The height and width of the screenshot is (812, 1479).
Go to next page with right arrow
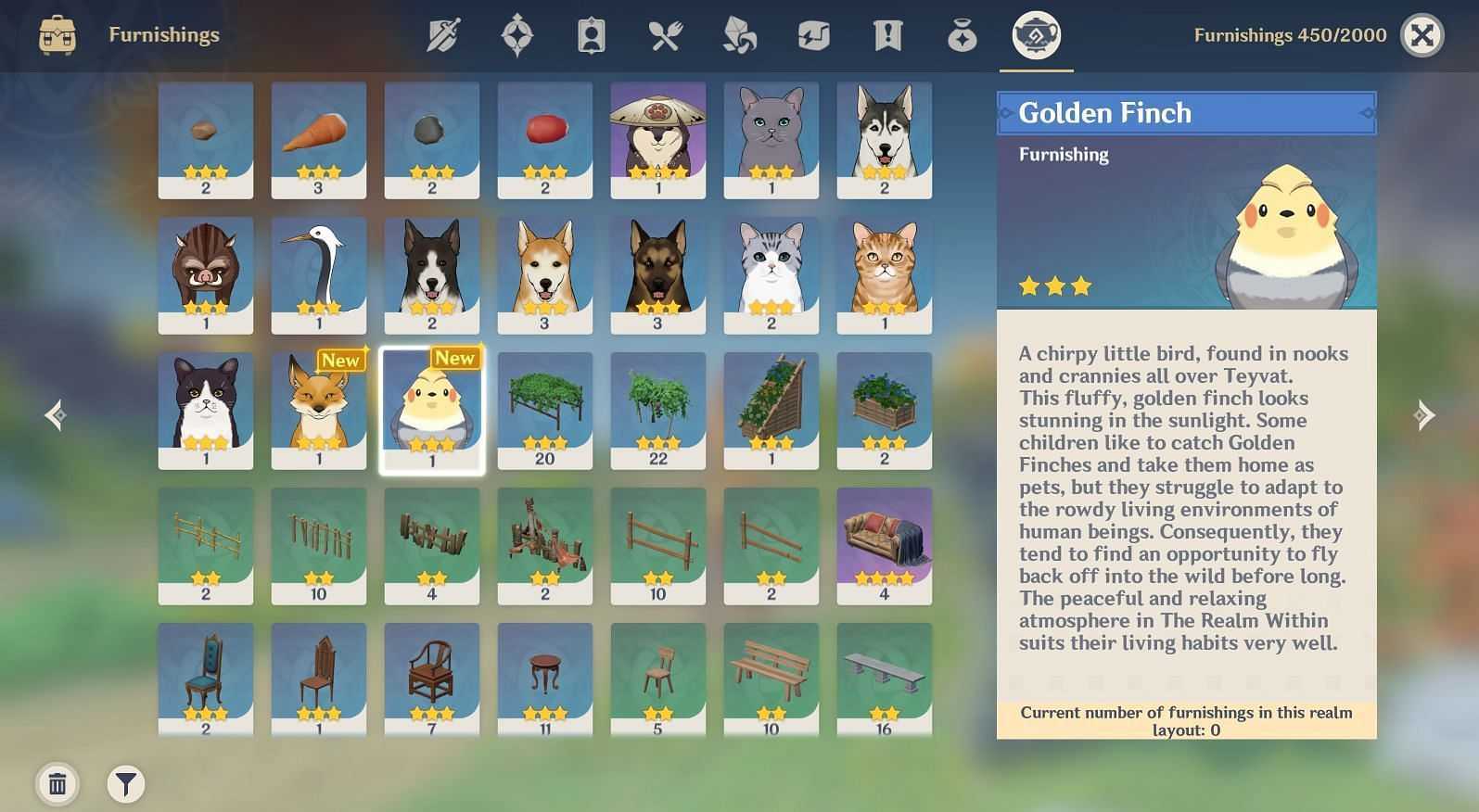(x=1424, y=414)
